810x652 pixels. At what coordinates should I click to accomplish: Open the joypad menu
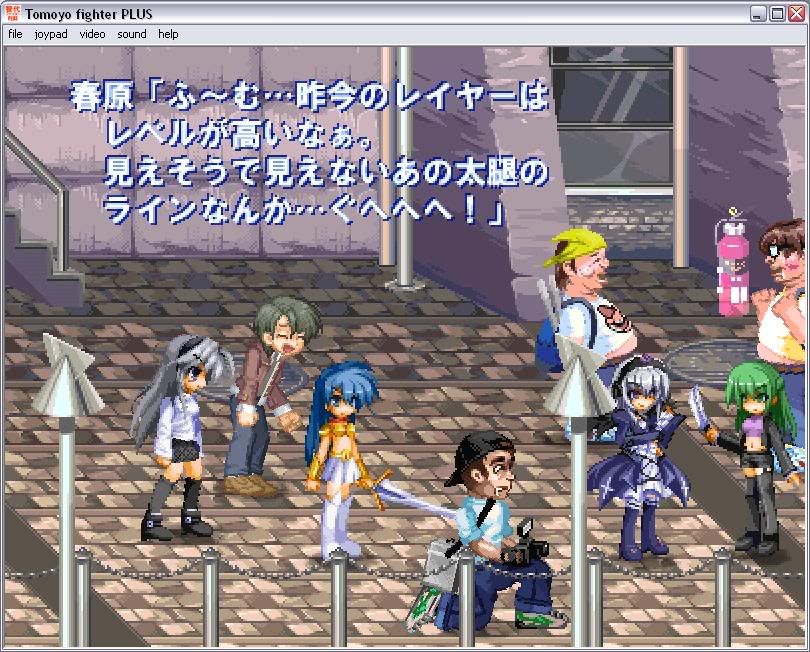[x=50, y=34]
